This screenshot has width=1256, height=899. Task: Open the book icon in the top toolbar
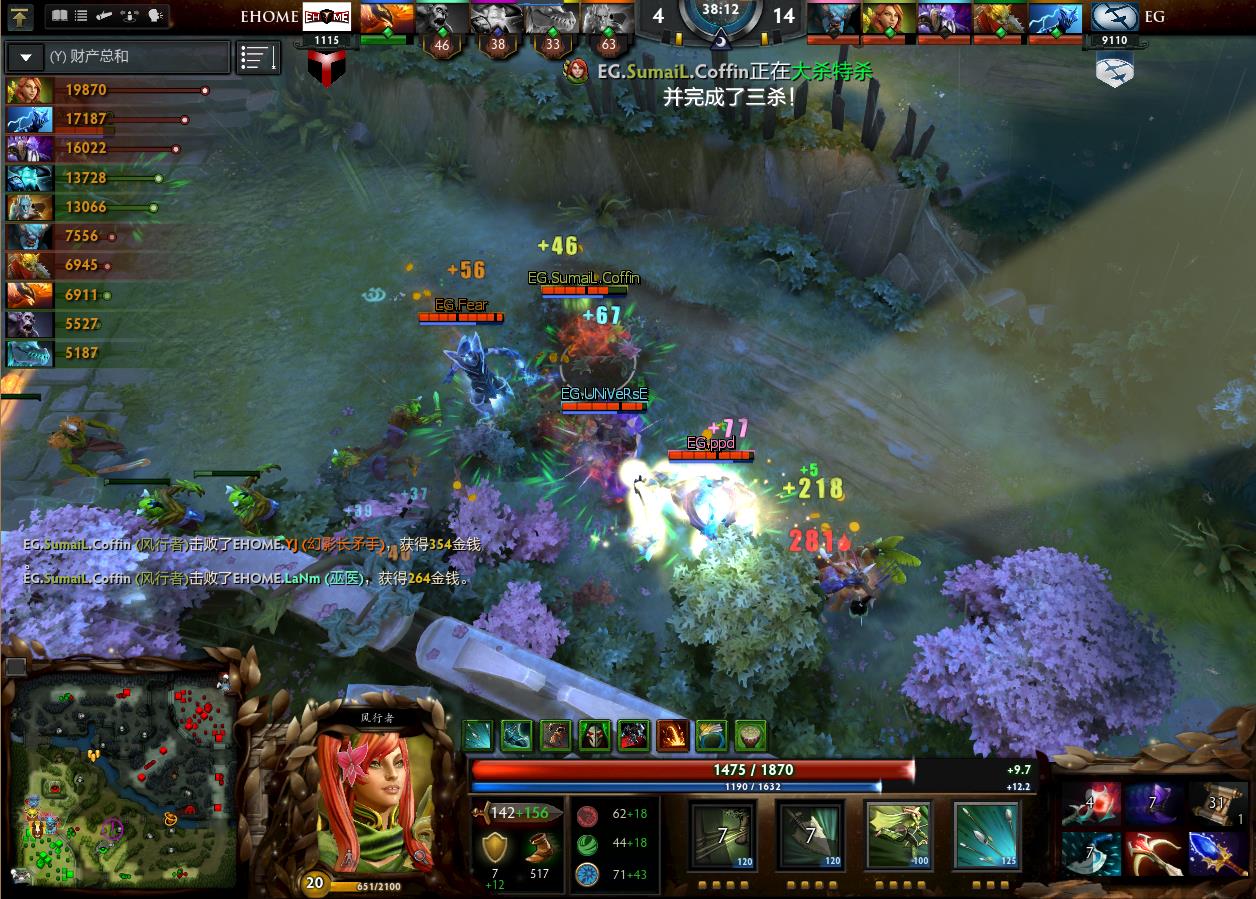pos(59,16)
